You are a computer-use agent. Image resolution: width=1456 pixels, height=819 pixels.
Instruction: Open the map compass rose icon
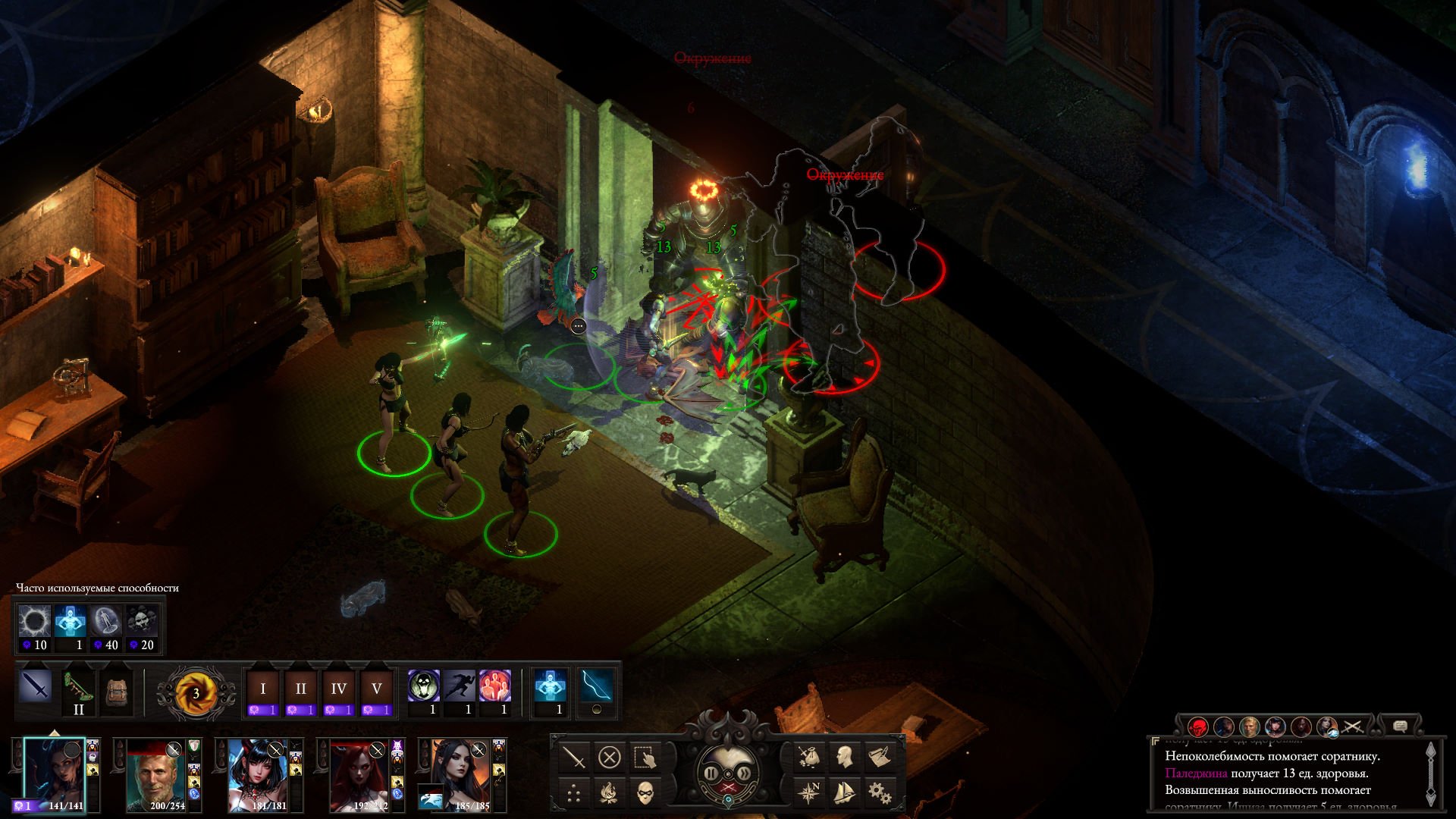pyautogui.click(x=809, y=792)
